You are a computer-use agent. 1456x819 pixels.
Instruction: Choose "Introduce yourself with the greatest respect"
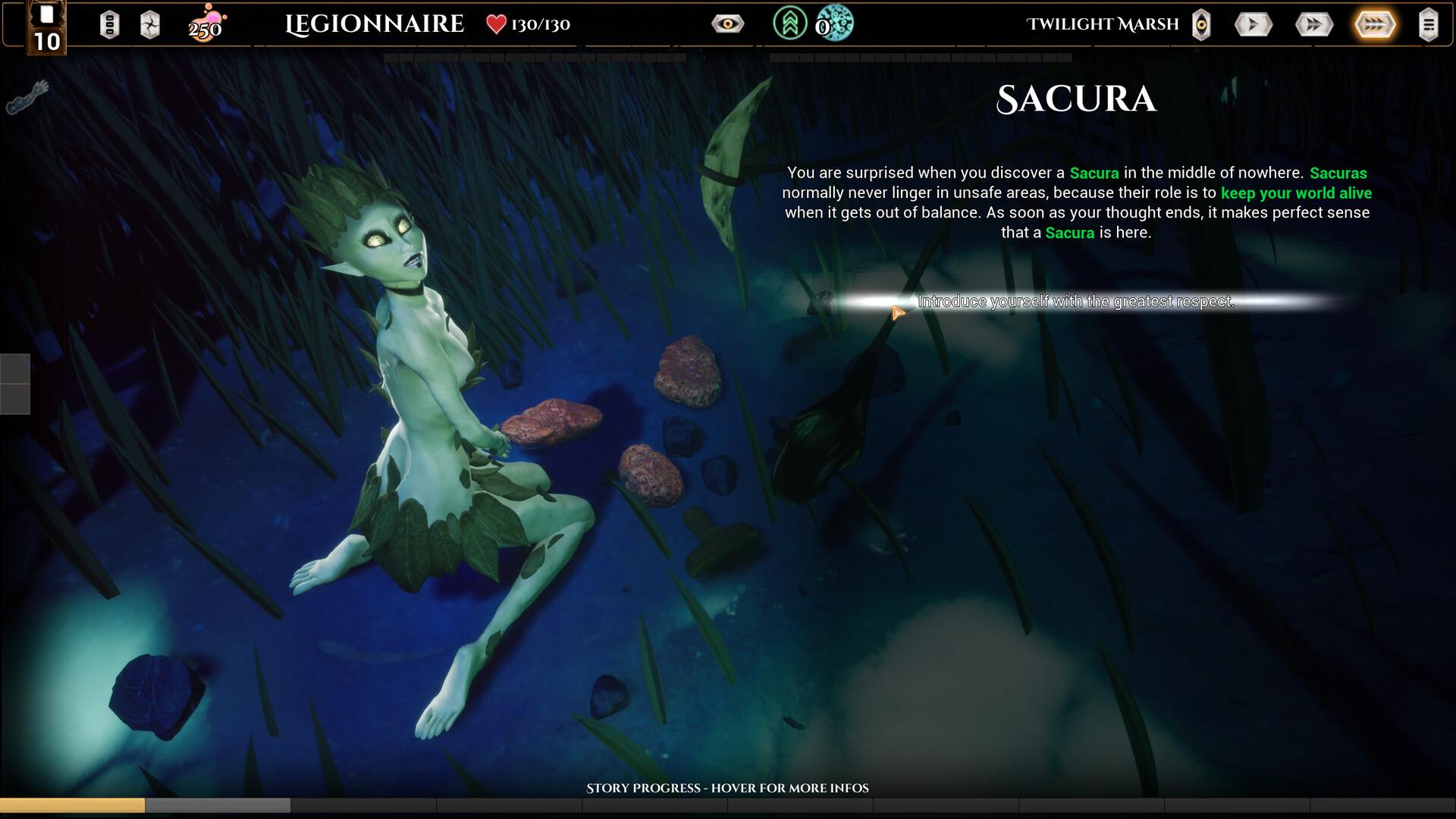tap(1075, 302)
